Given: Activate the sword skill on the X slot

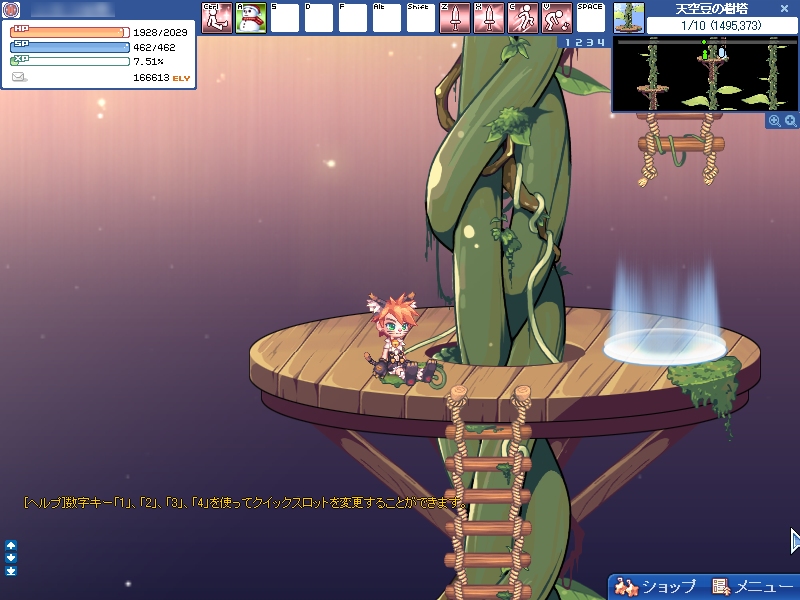Looking at the screenshot, I should pyautogui.click(x=488, y=18).
